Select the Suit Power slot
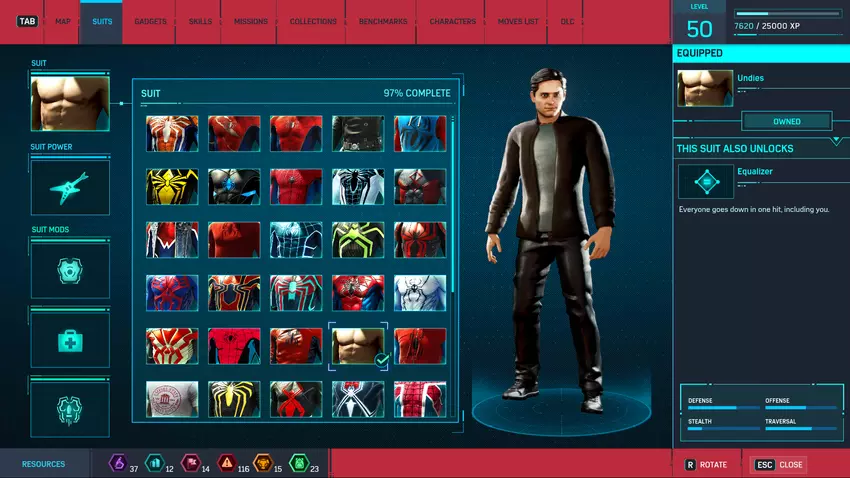 pyautogui.click(x=70, y=187)
